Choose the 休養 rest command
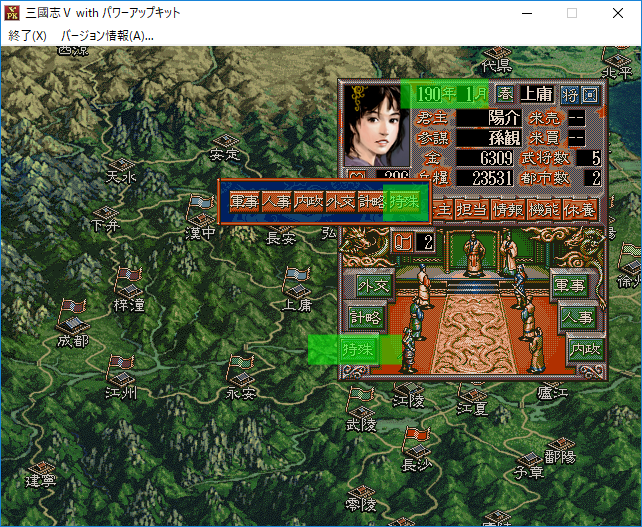The image size is (642, 527). click(580, 209)
